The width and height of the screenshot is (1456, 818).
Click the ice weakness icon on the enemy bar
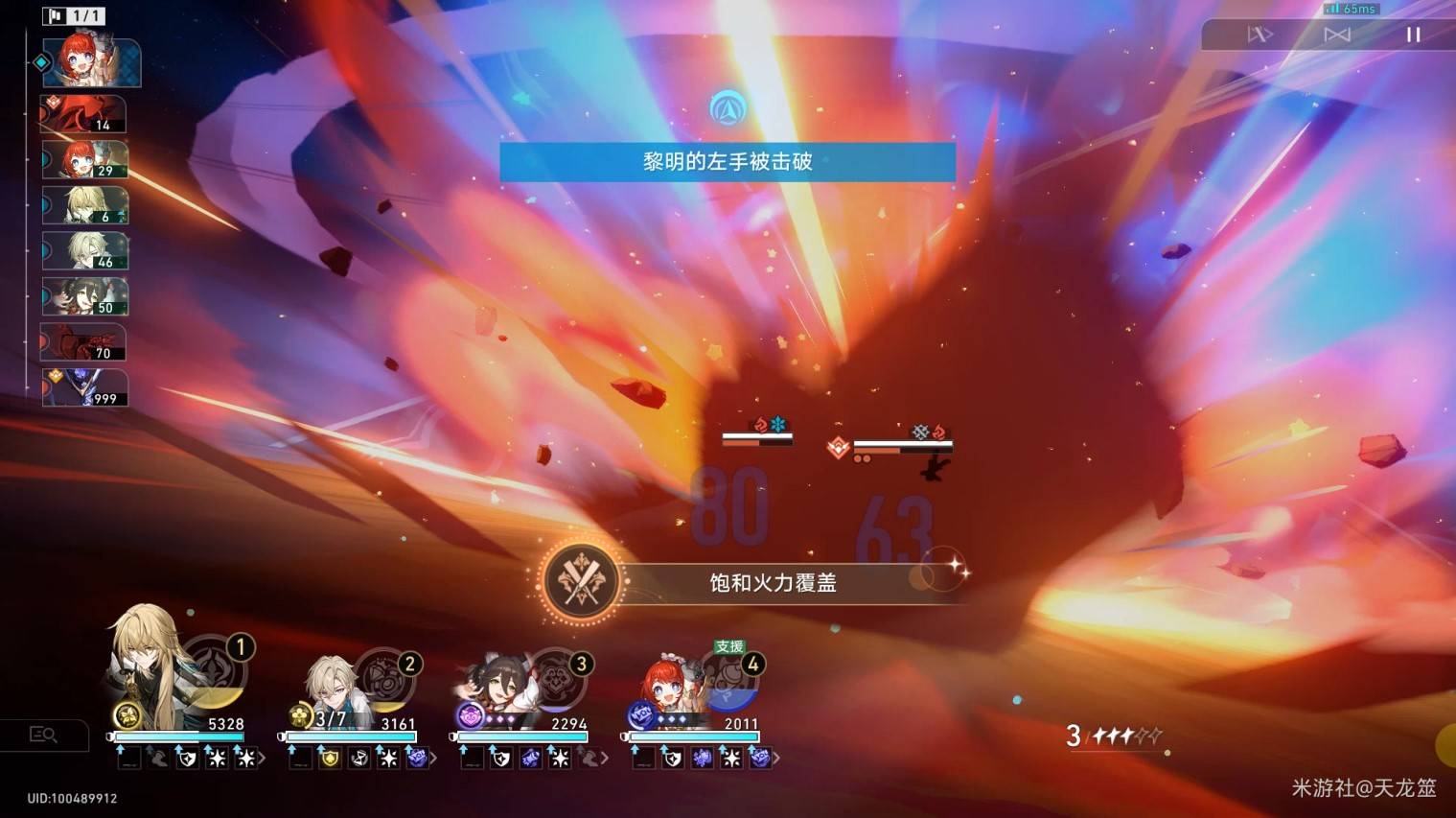777,424
